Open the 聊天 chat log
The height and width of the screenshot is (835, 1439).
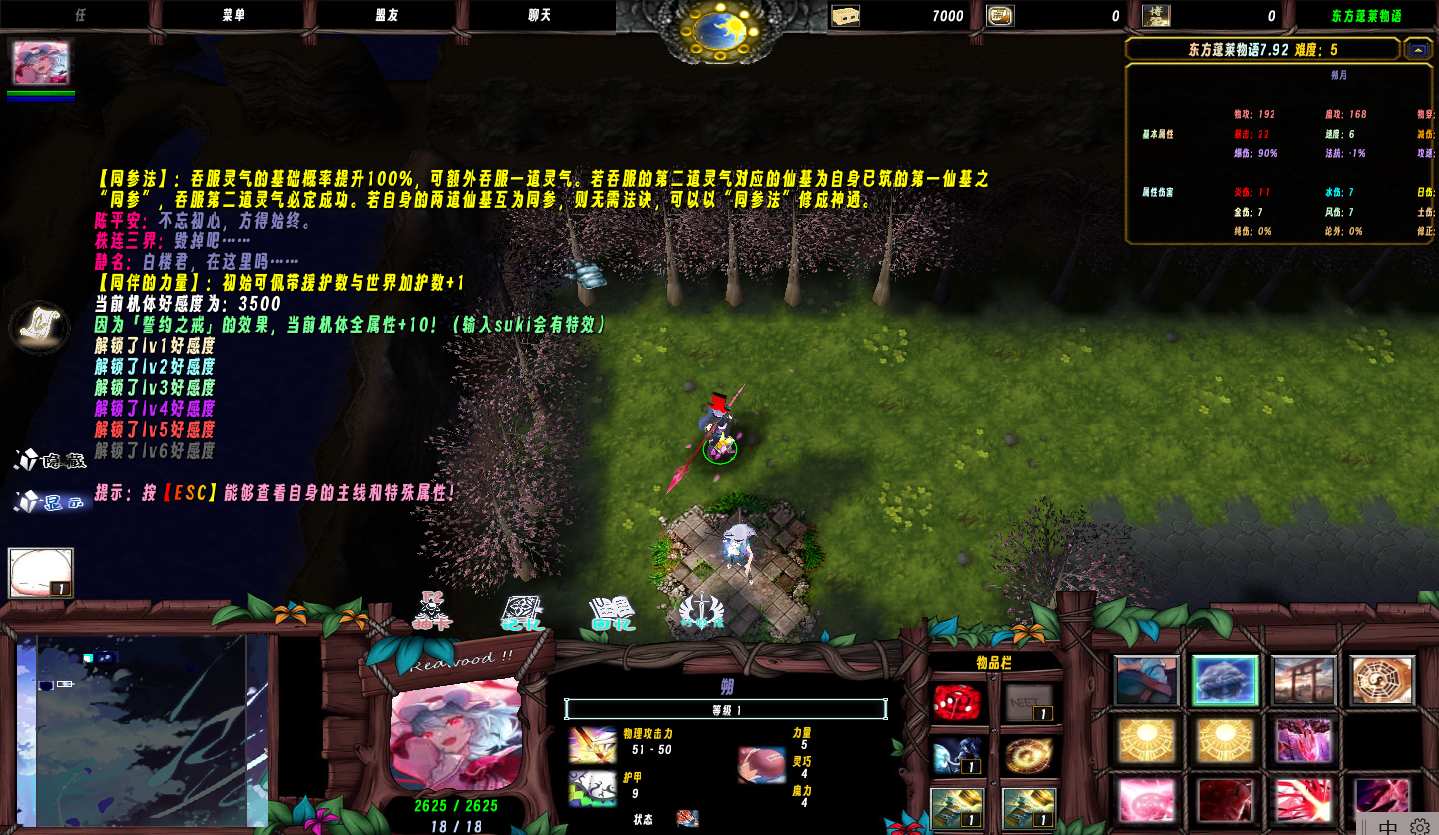point(541,16)
